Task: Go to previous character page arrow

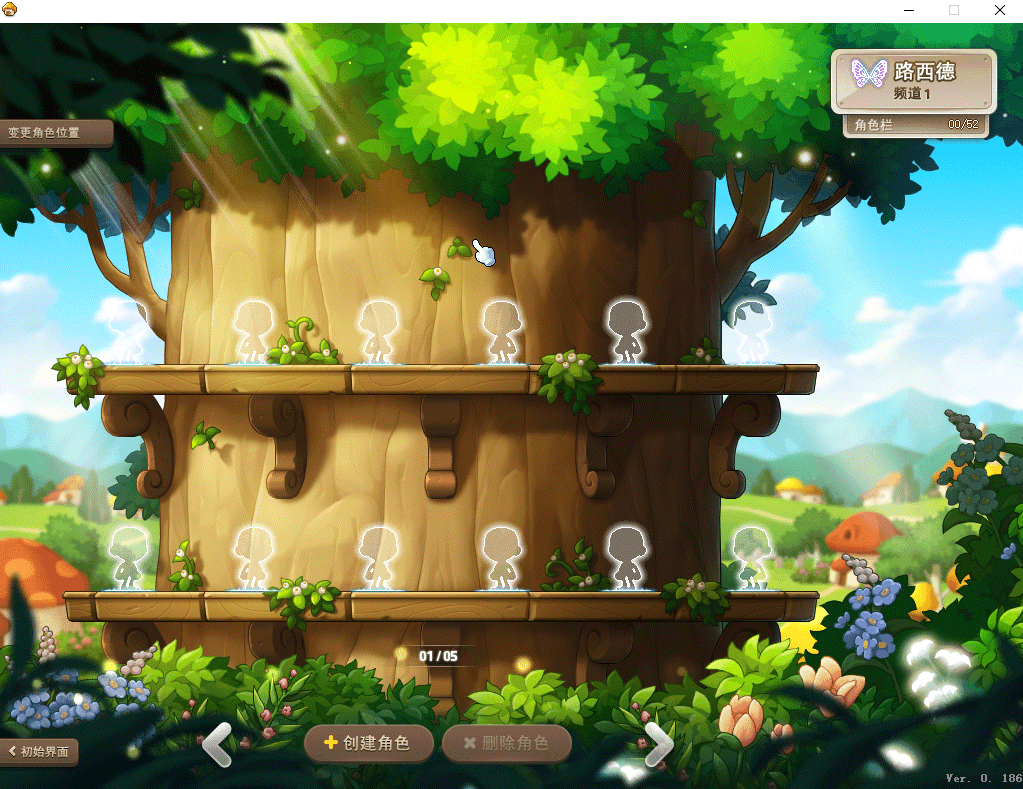Action: point(217,744)
